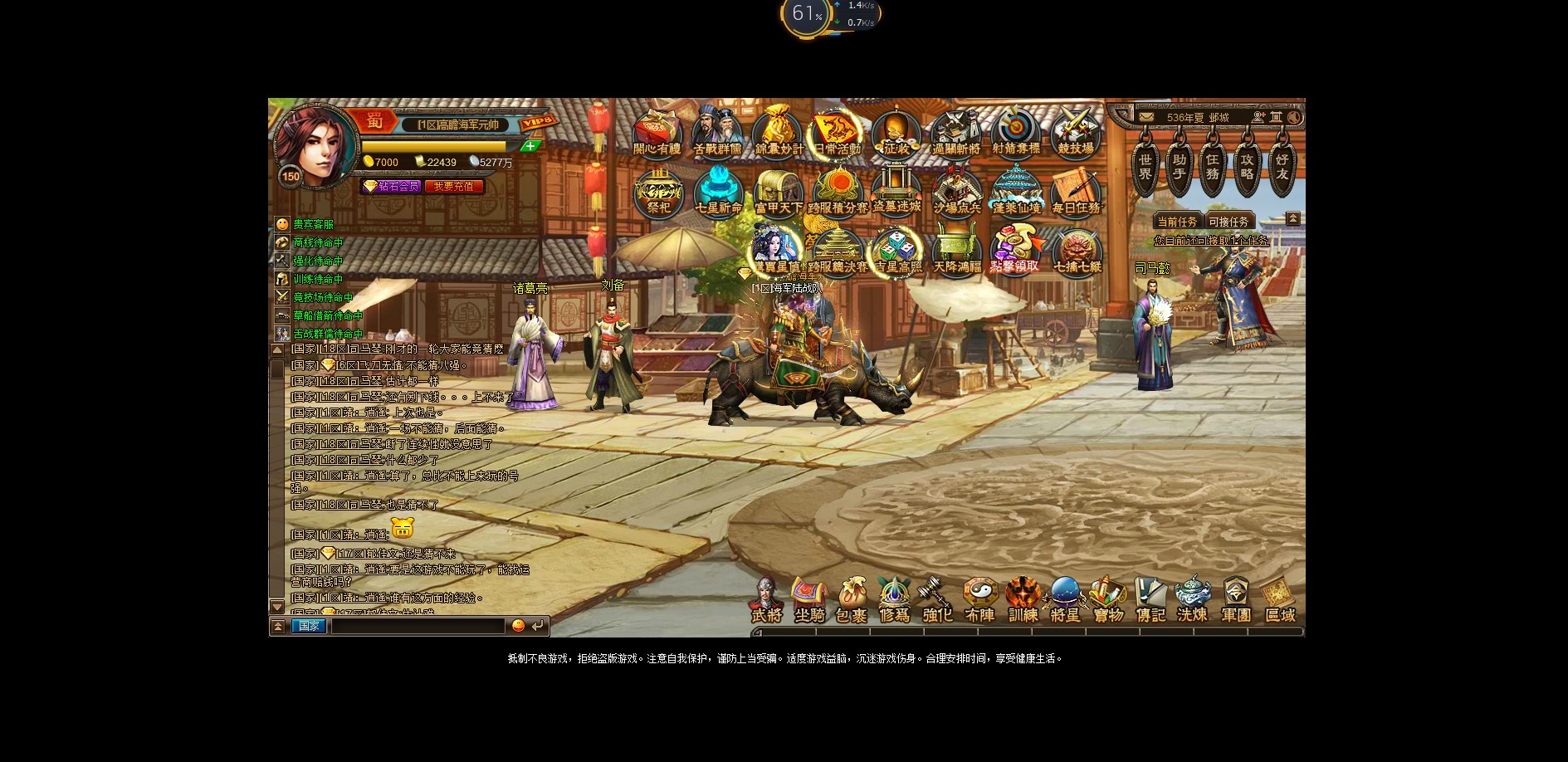Open the 武將 generals menu
Screen dimensions: 1568x762
pos(766,599)
